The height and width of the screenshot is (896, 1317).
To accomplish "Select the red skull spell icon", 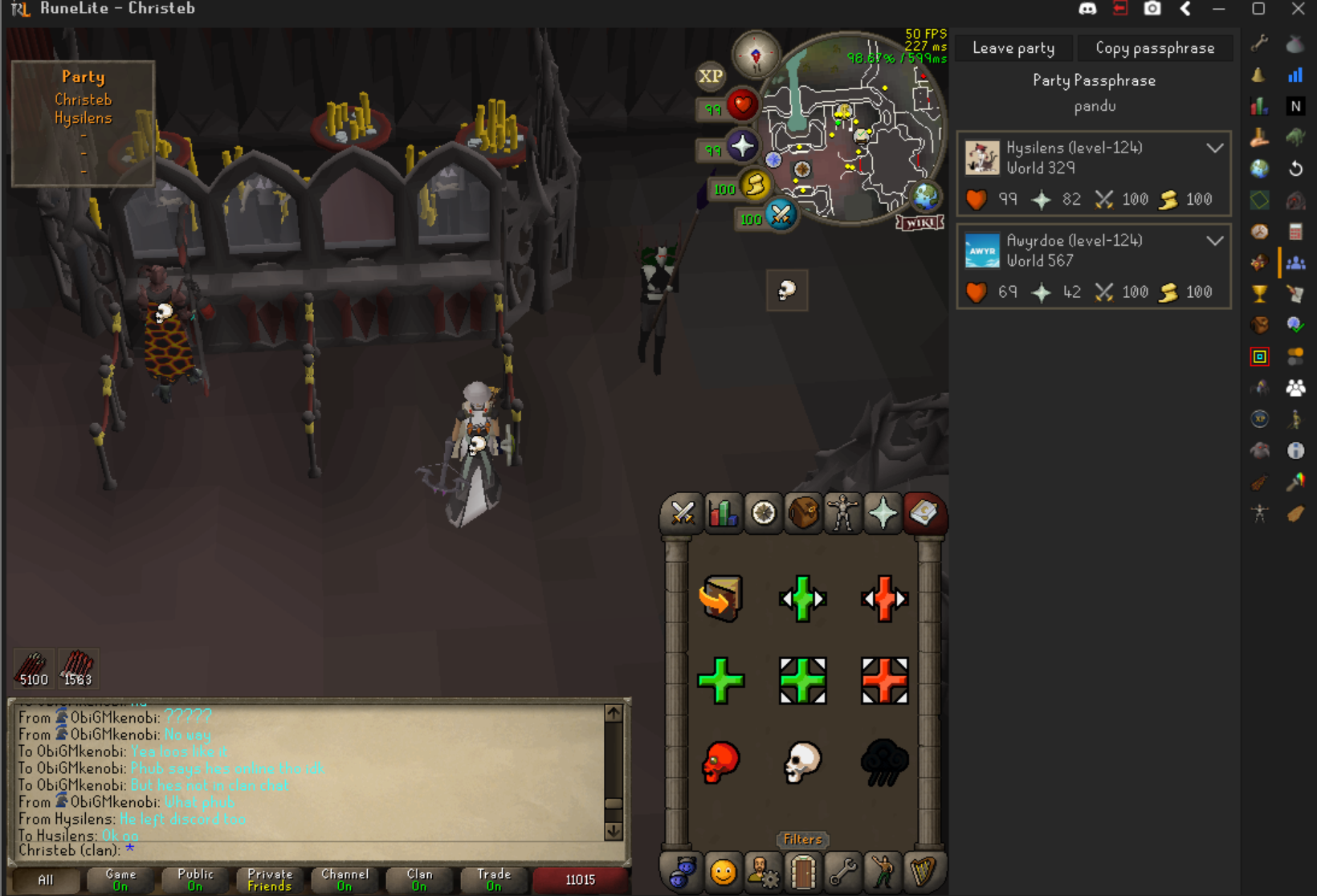I will point(720,762).
